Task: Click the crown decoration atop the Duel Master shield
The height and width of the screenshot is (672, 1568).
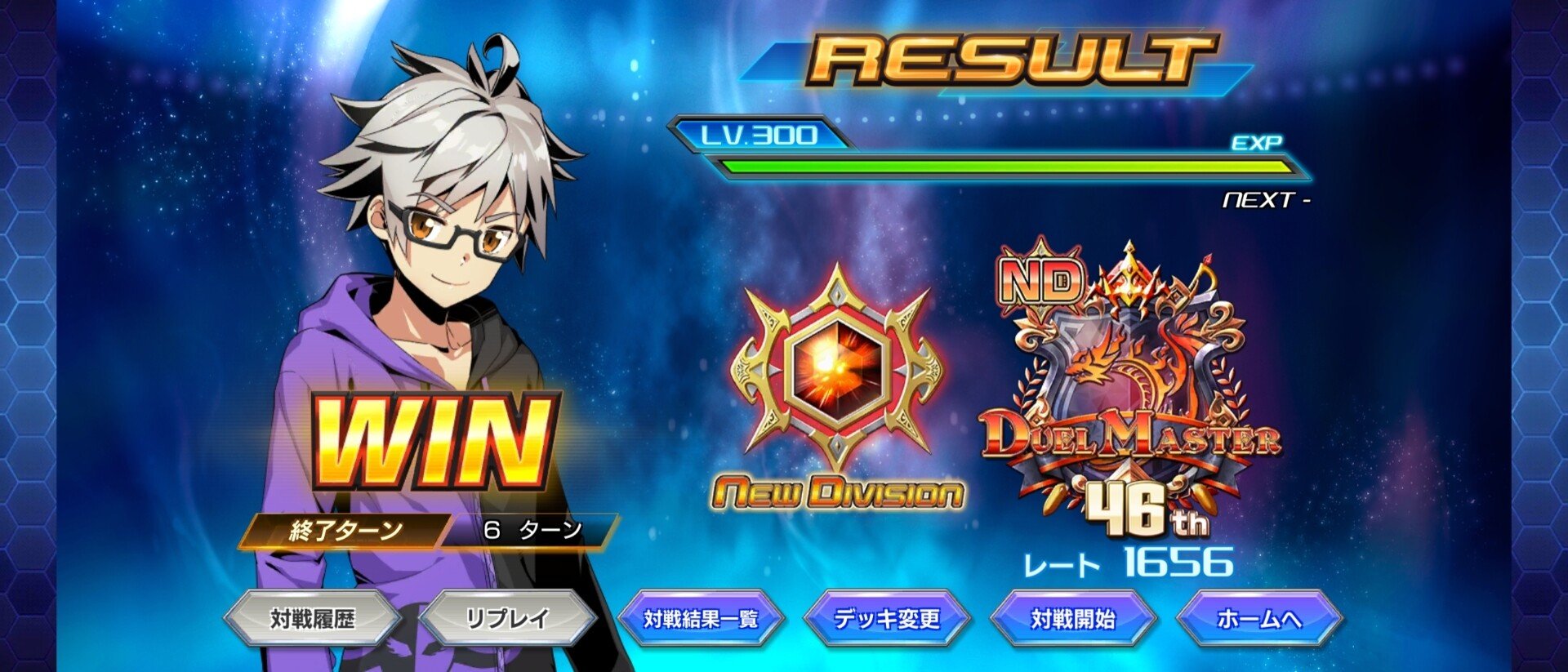Action: click(x=1127, y=278)
